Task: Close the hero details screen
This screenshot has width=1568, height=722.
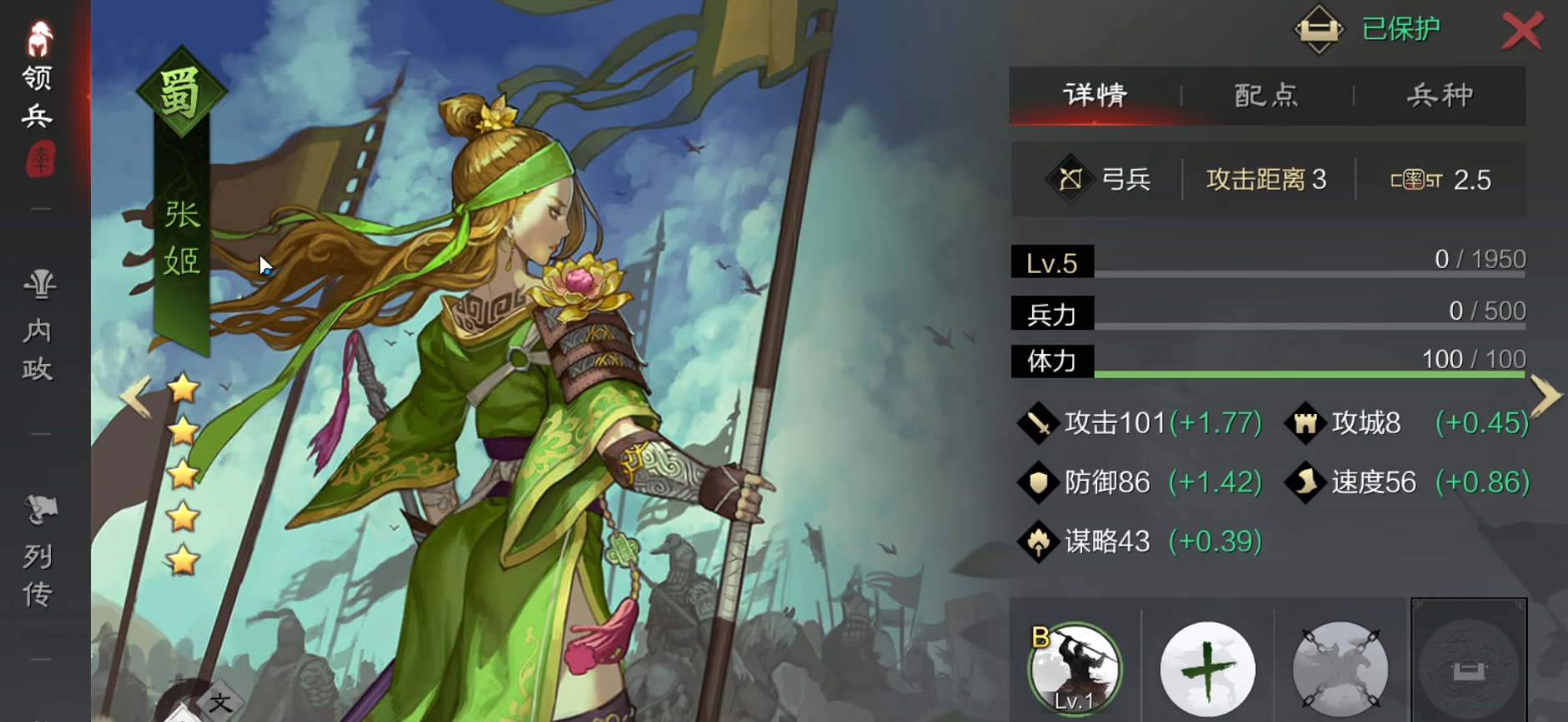Action: coord(1522,32)
